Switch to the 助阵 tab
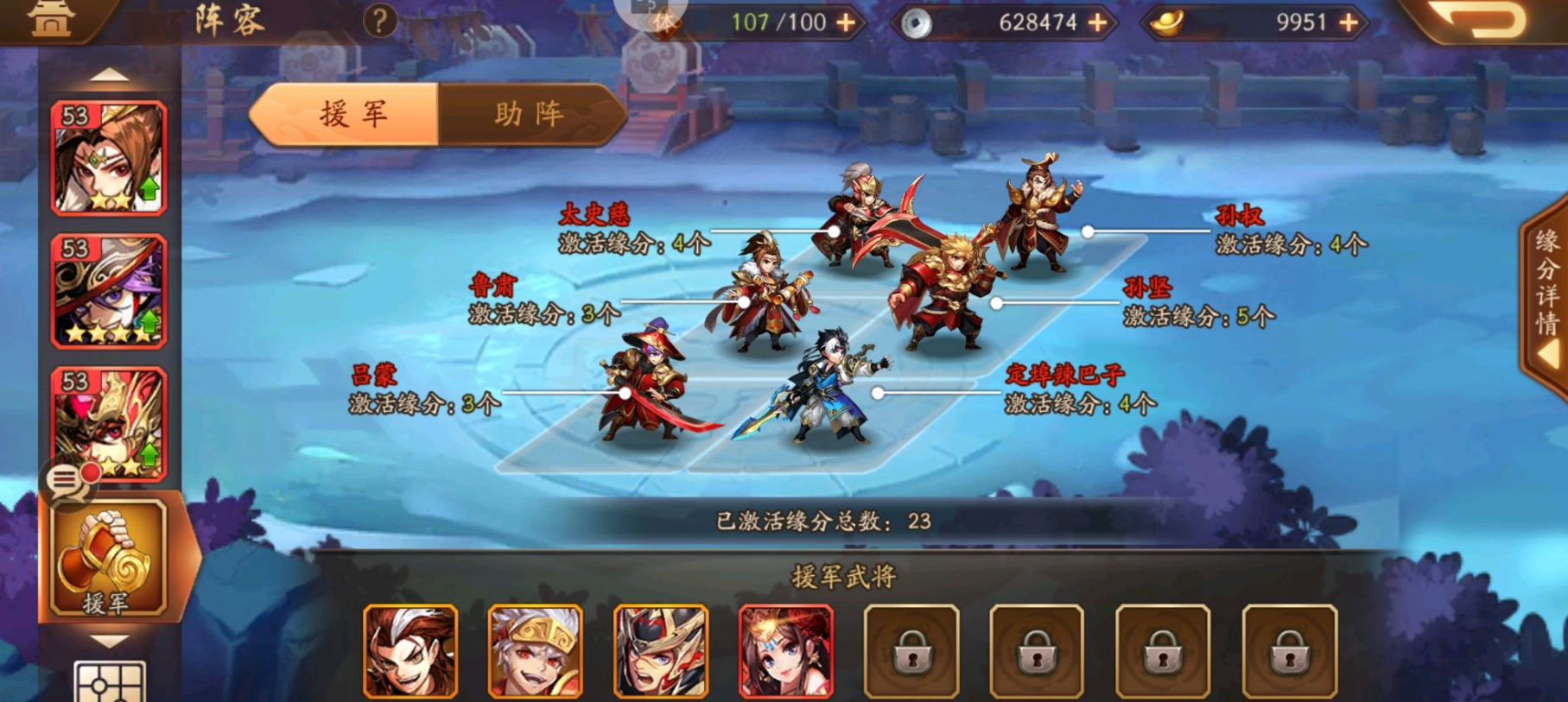 click(x=529, y=113)
